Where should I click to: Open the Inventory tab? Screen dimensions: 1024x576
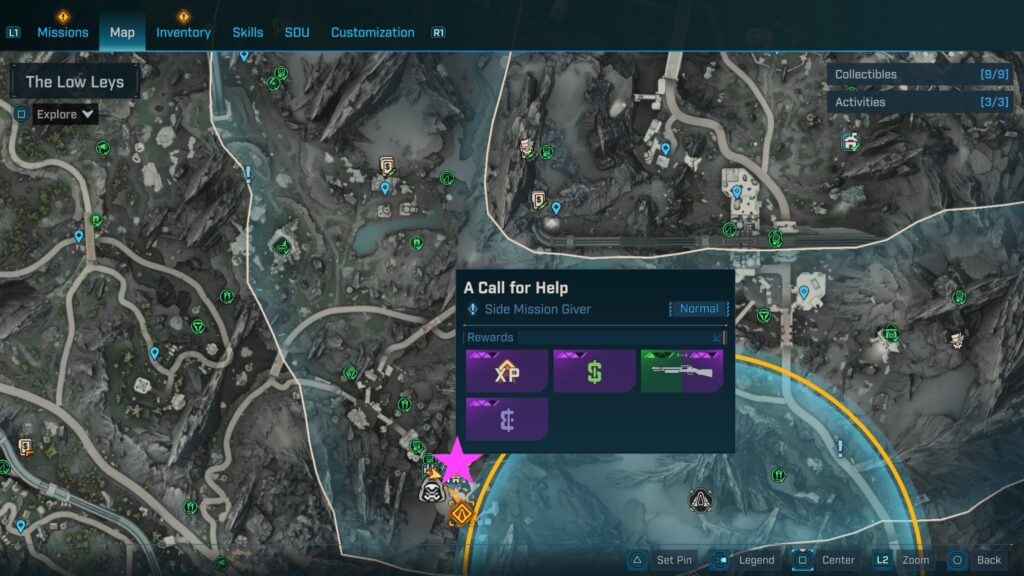coord(183,32)
